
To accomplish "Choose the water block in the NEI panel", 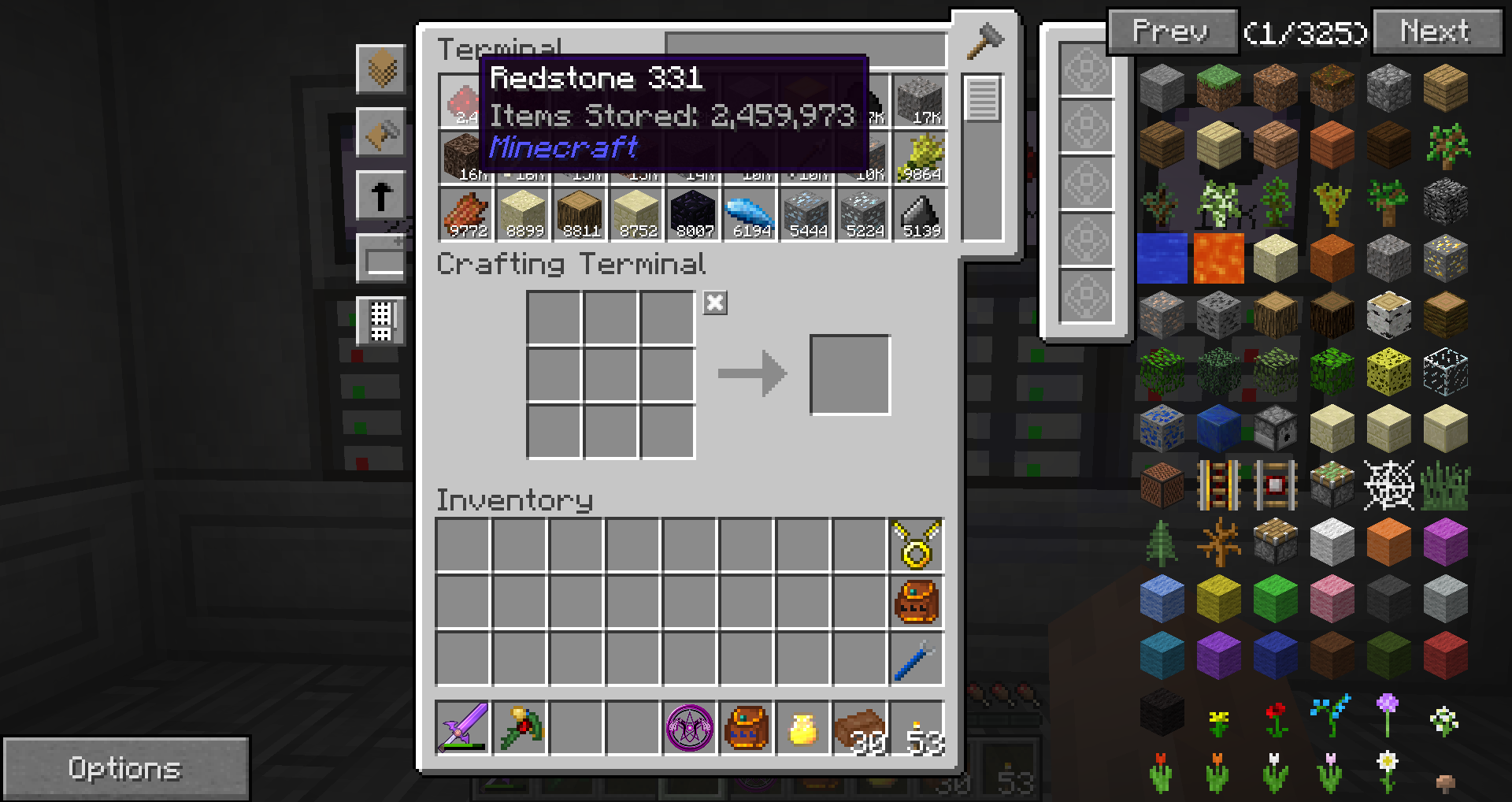I will [1162, 258].
